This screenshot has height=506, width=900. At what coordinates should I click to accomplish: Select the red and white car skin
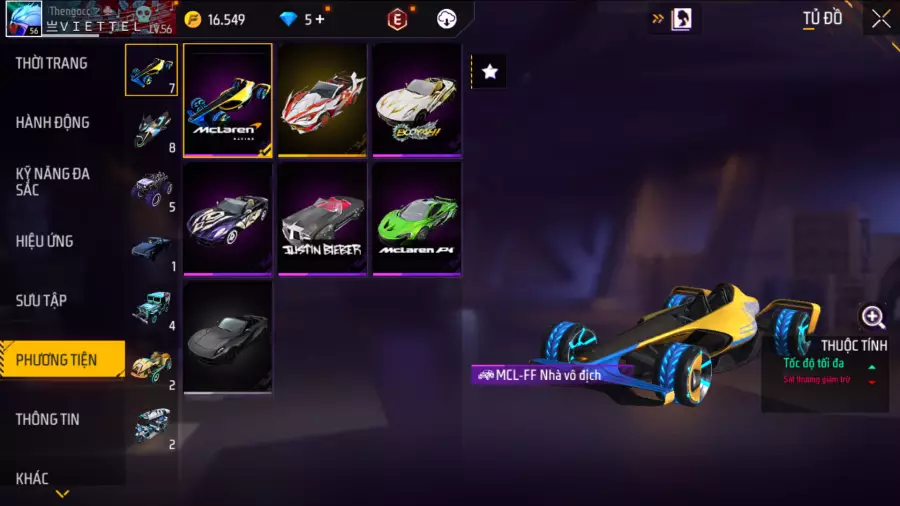click(x=322, y=100)
